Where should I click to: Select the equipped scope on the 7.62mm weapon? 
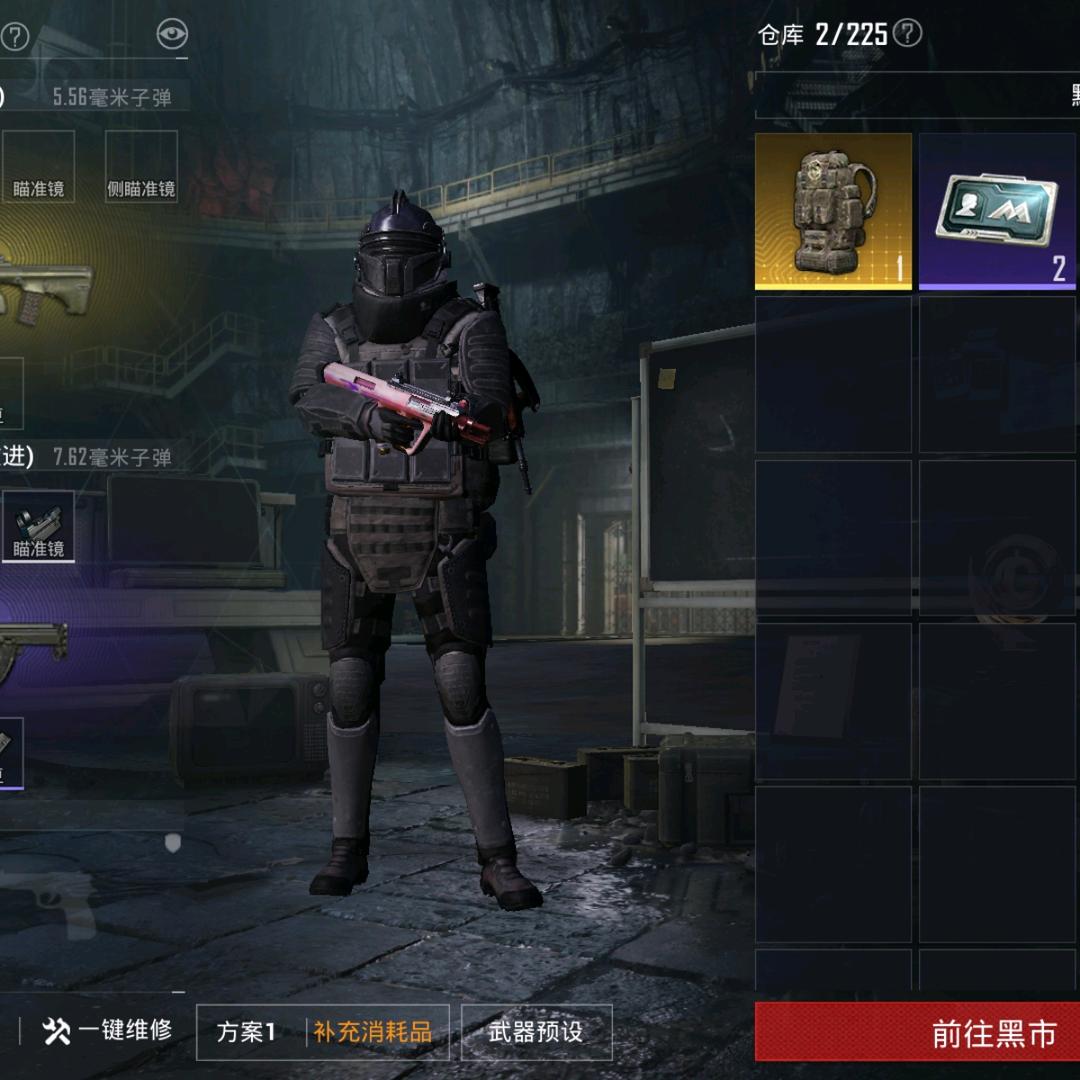38,526
